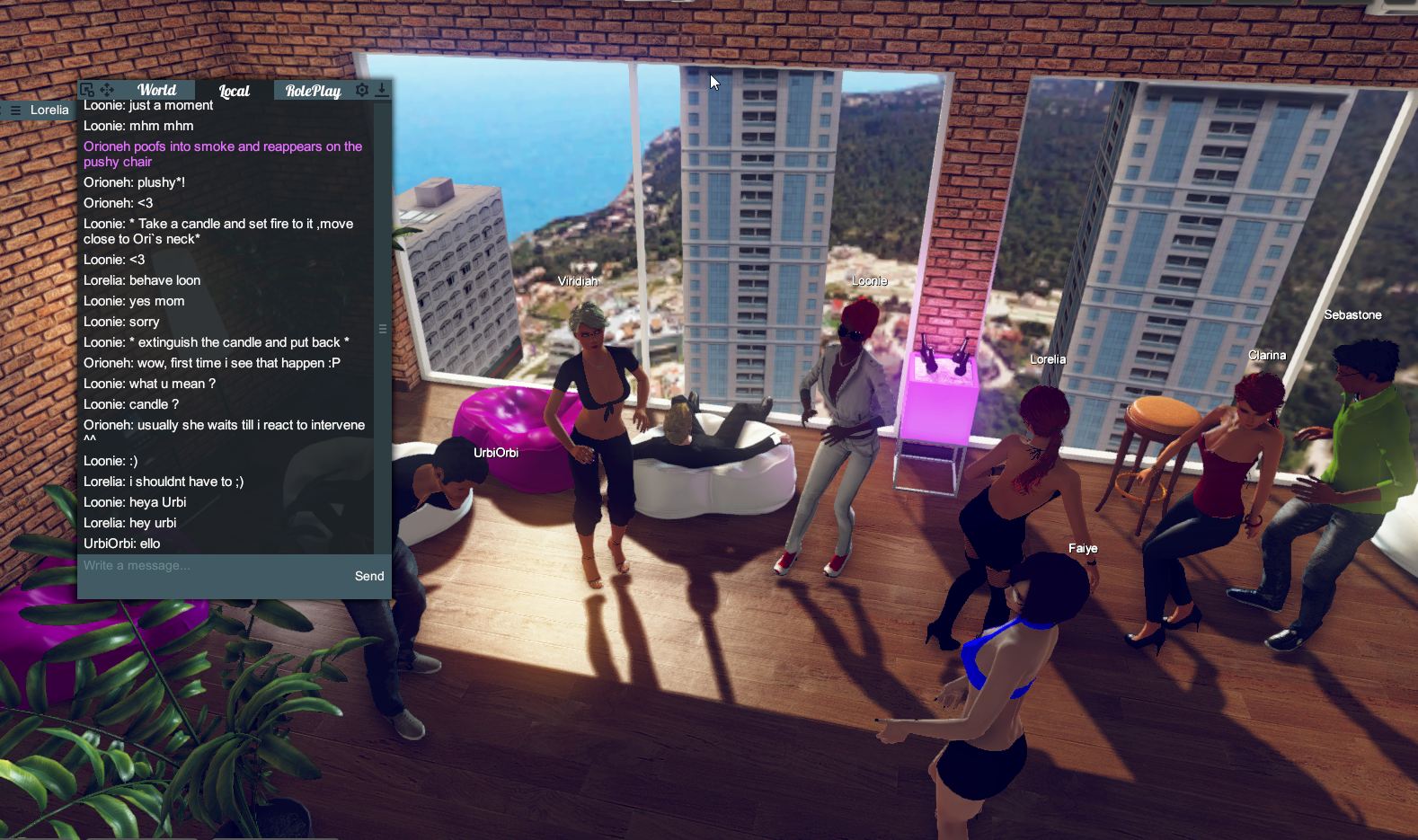Click Viridiah's nameplate
This screenshot has width=1418, height=840.
(576, 280)
